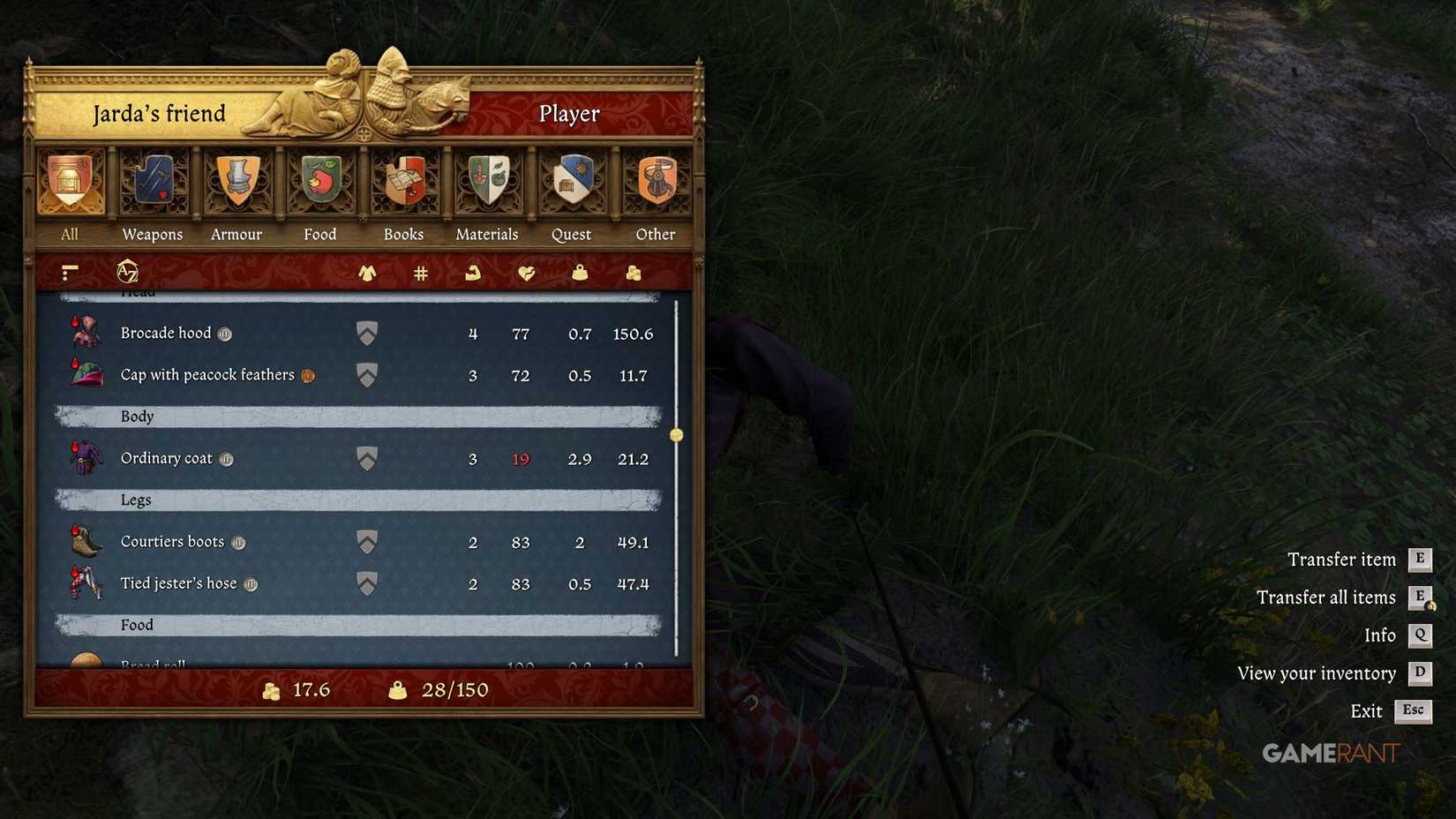Select the Tied jester's hose item row
1456x819 pixels.
coord(221,583)
